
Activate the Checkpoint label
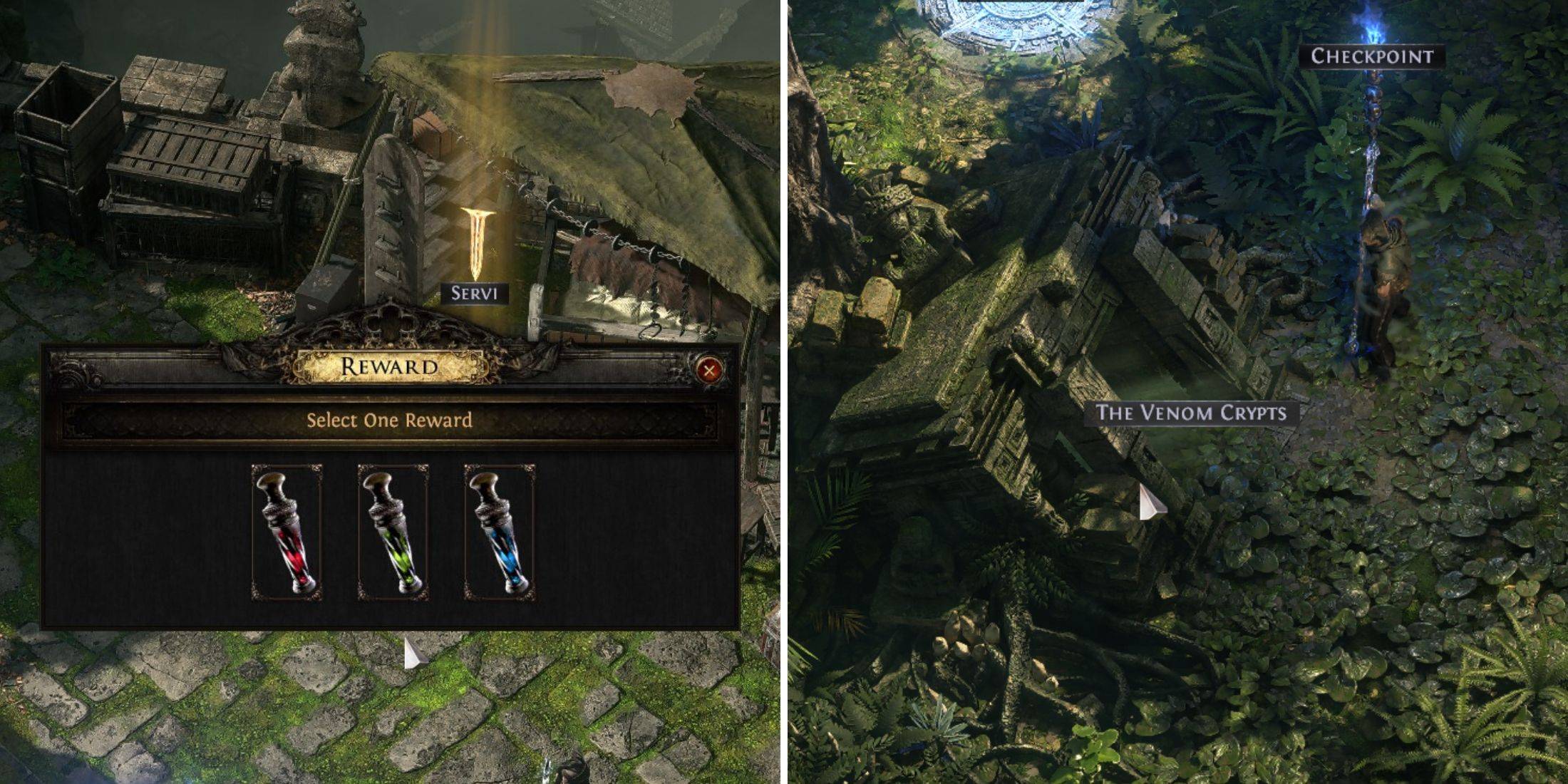coord(1372,56)
